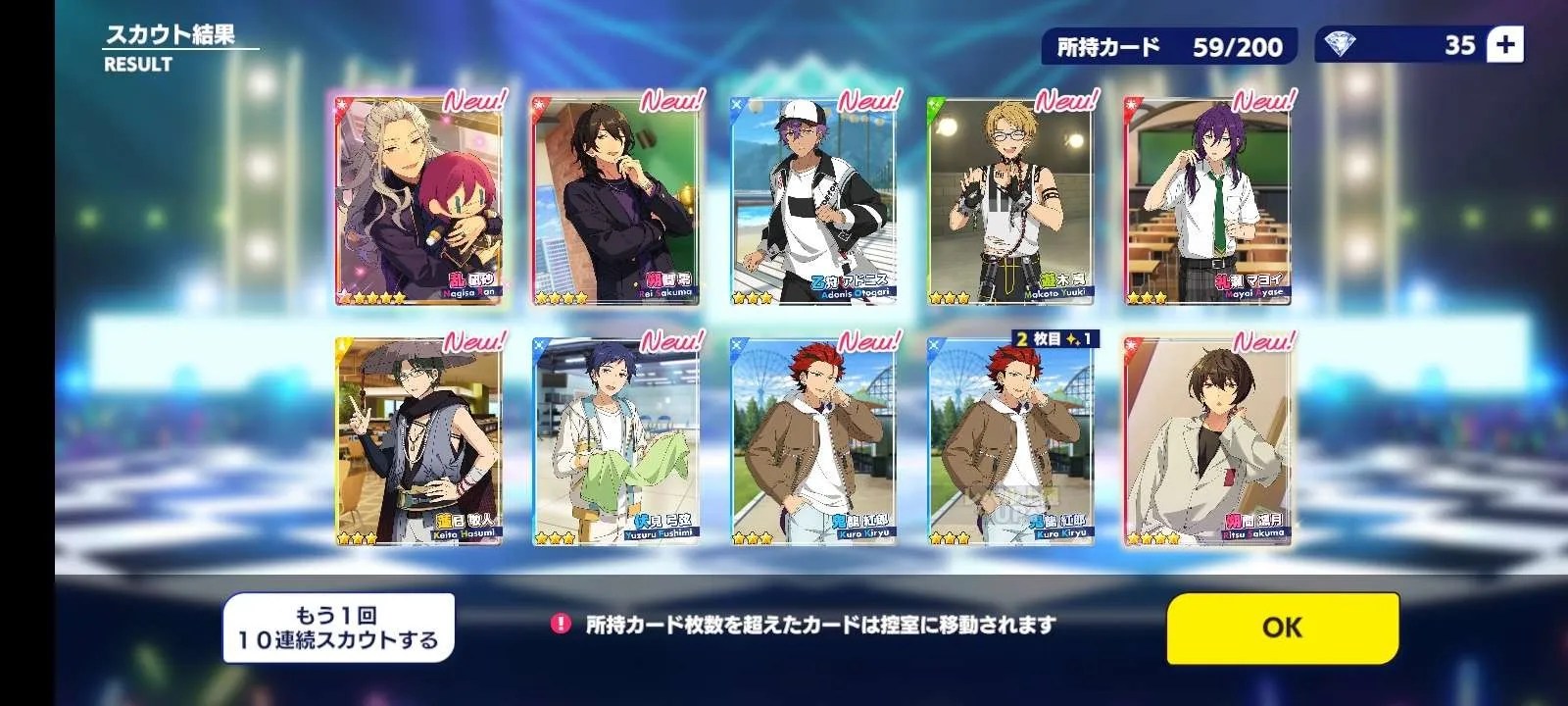Choose the Yuzuru Fushimi card
The image size is (1568, 706).
(x=615, y=440)
